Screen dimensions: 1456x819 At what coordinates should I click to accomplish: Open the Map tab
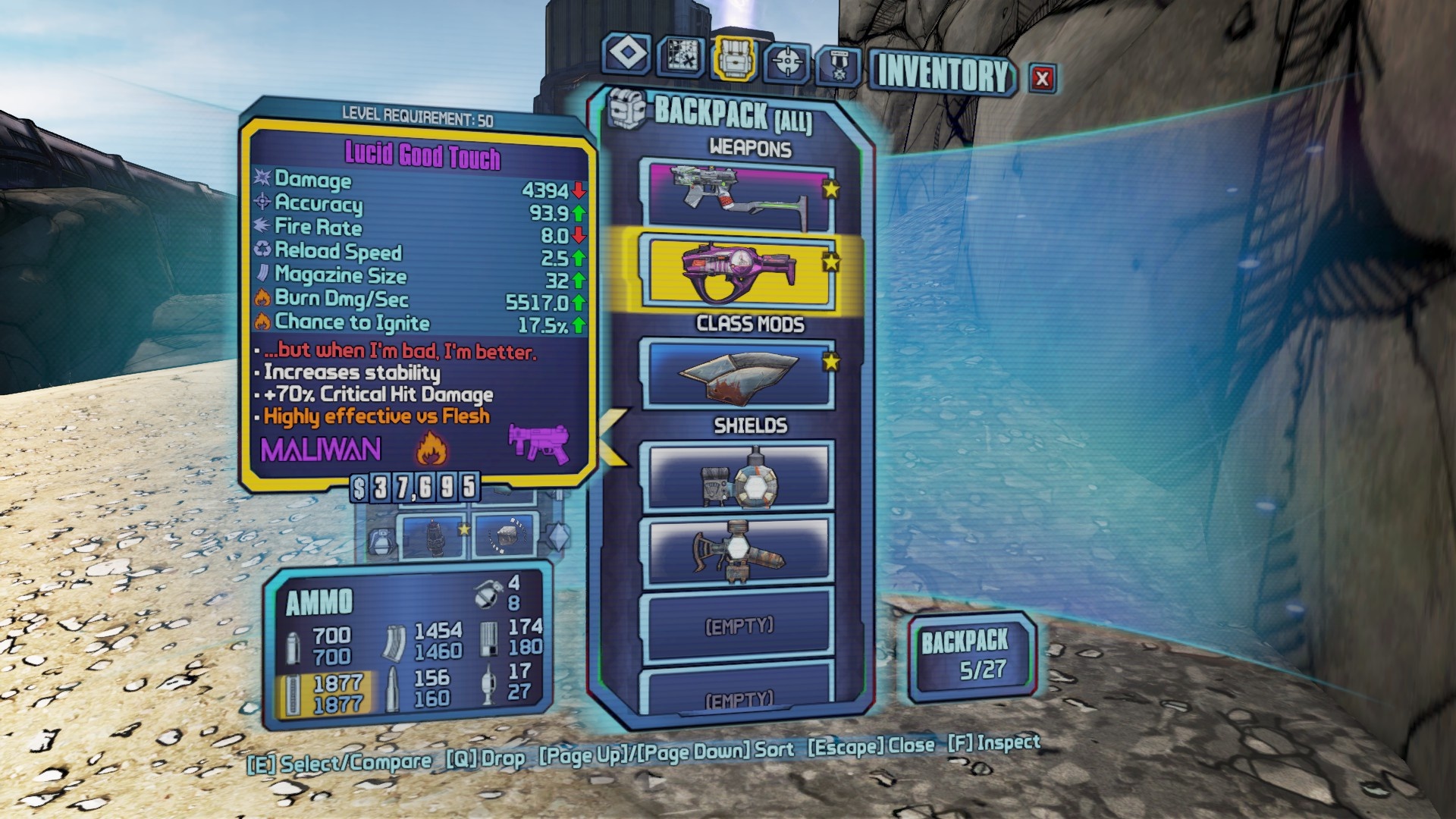(680, 56)
